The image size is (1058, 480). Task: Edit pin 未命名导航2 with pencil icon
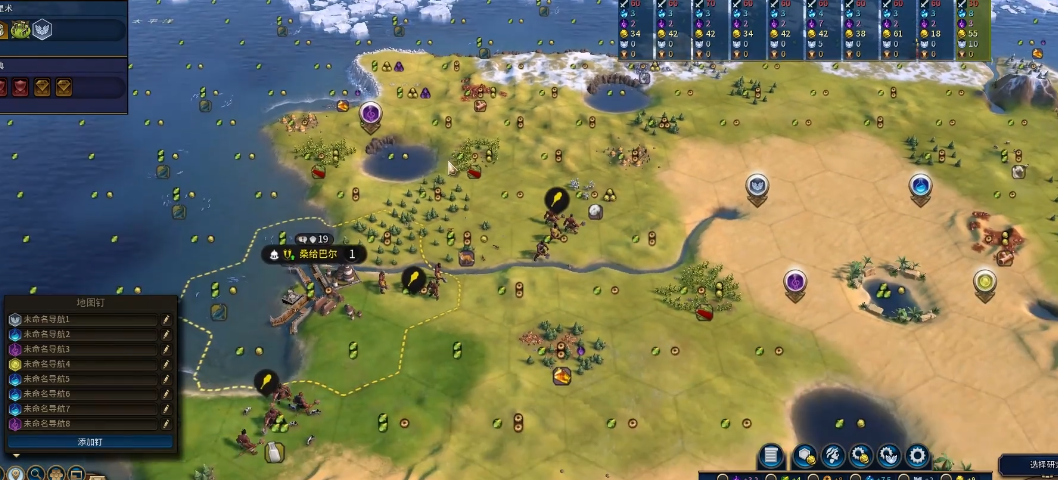click(166, 334)
